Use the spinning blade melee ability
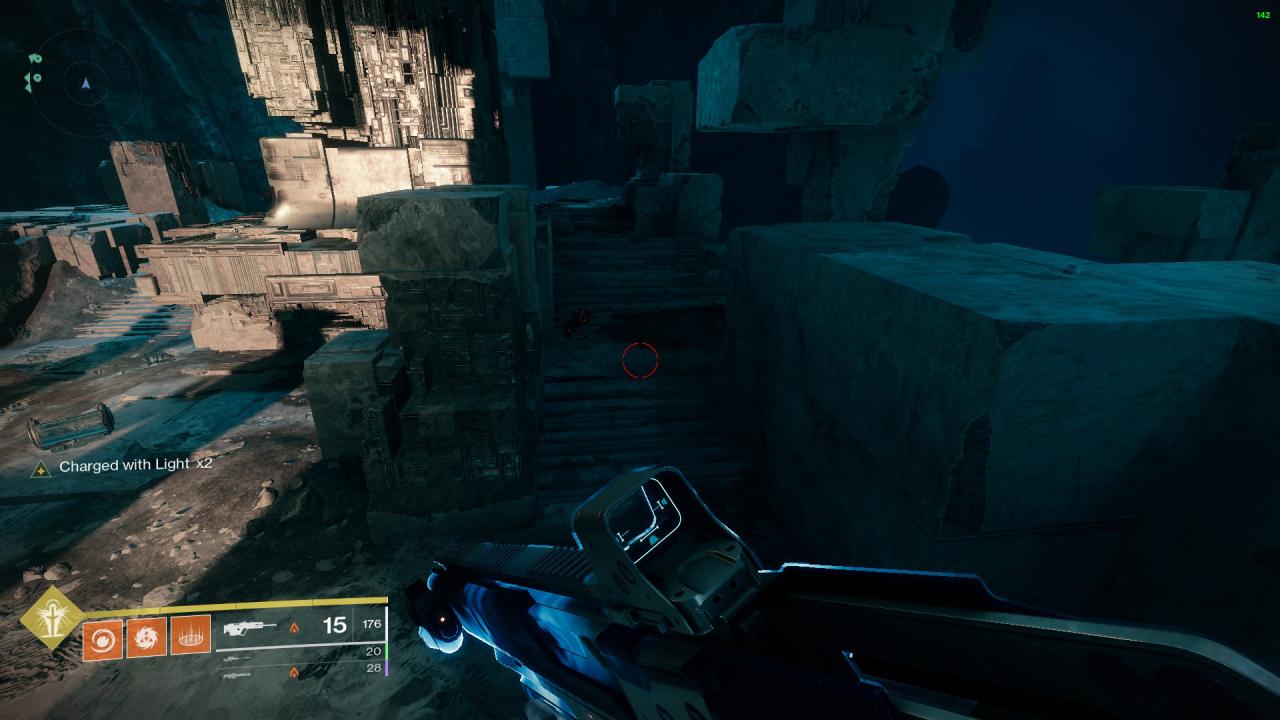 (x=147, y=638)
